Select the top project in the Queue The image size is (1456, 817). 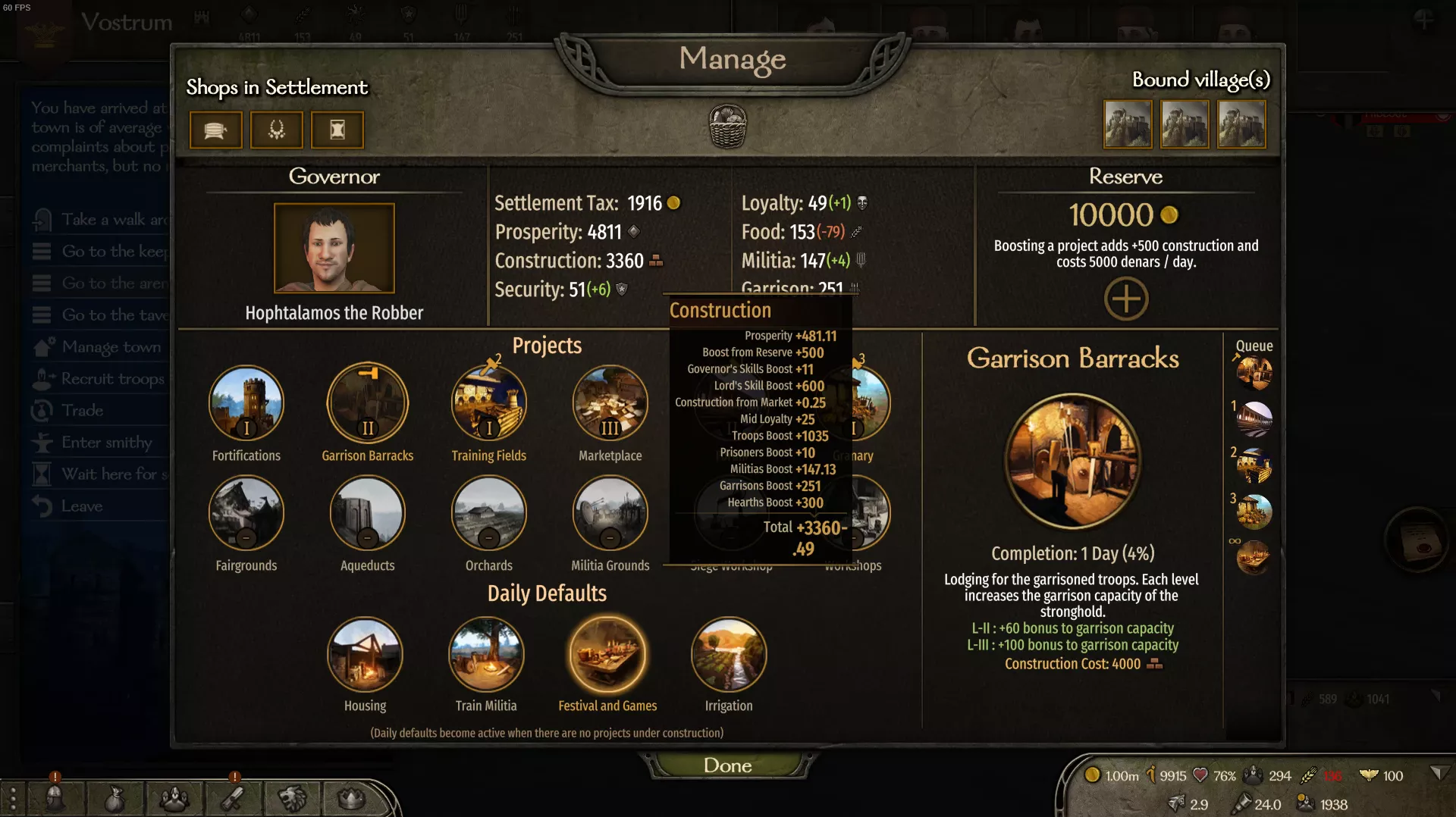(x=1254, y=372)
